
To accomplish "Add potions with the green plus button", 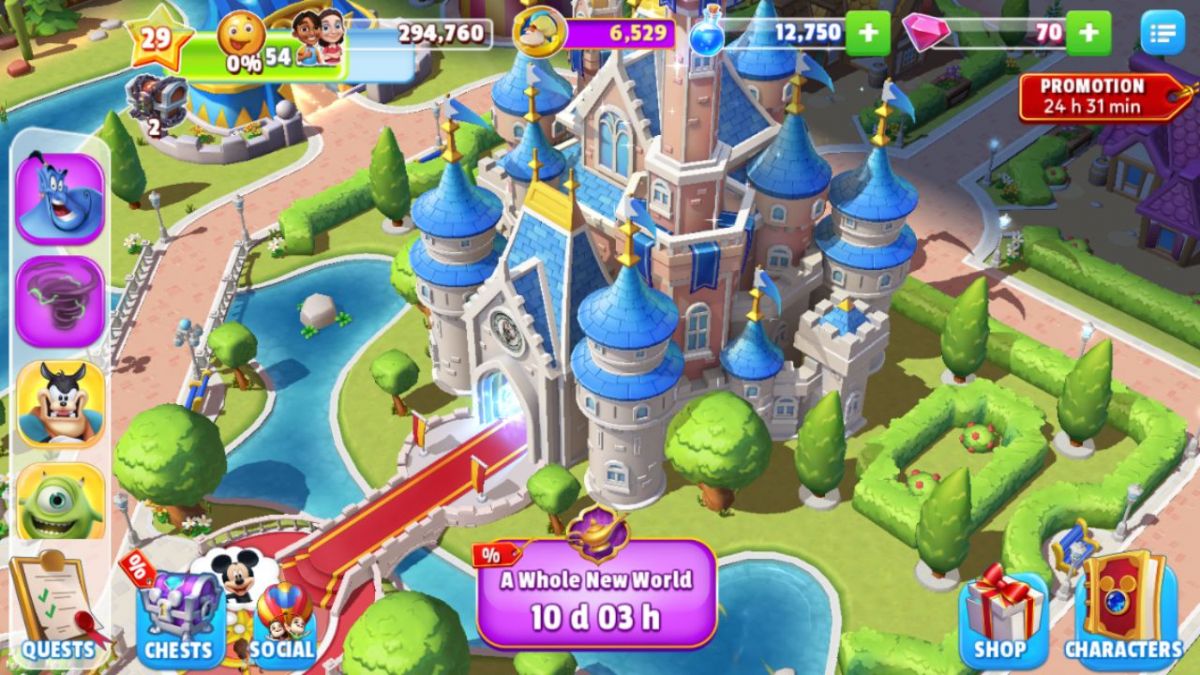I will [867, 33].
